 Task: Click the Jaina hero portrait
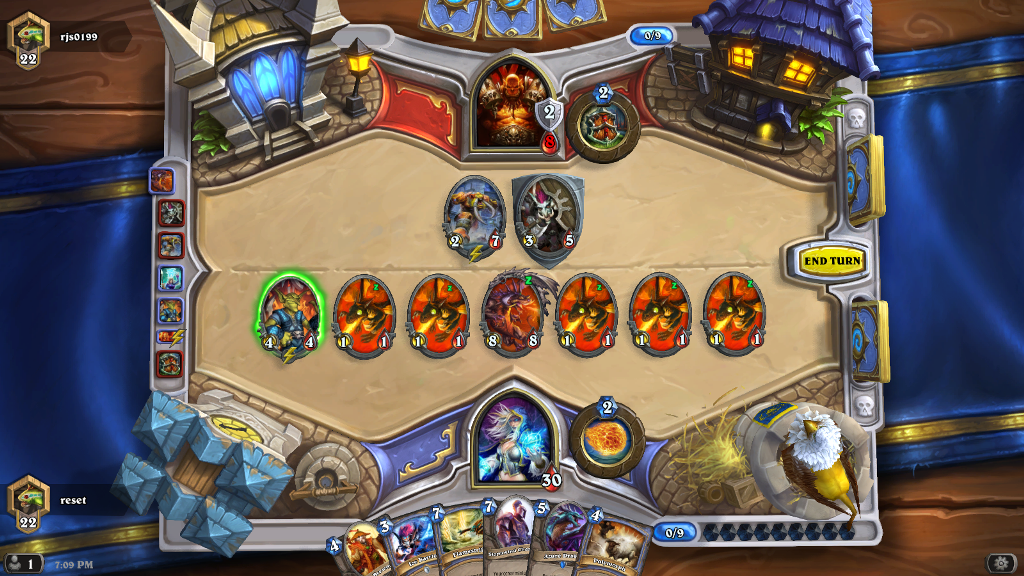click(x=512, y=436)
